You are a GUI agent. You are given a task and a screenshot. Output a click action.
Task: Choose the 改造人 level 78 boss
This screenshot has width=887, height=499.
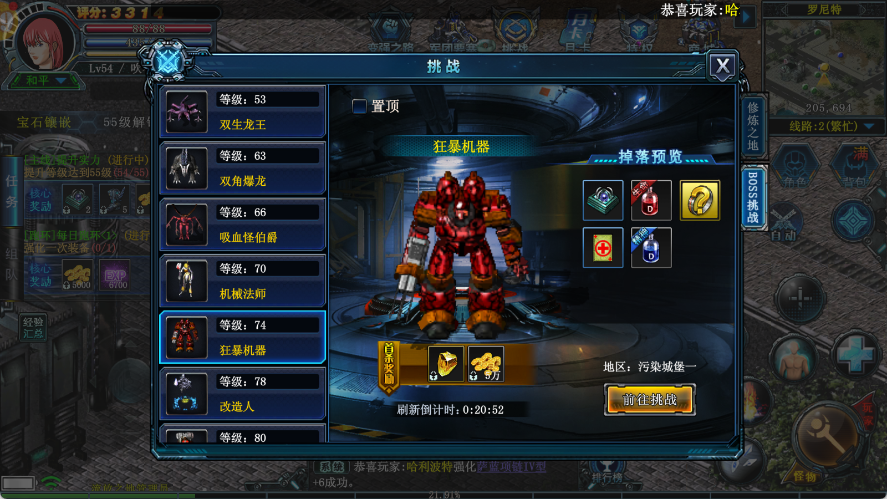point(242,393)
